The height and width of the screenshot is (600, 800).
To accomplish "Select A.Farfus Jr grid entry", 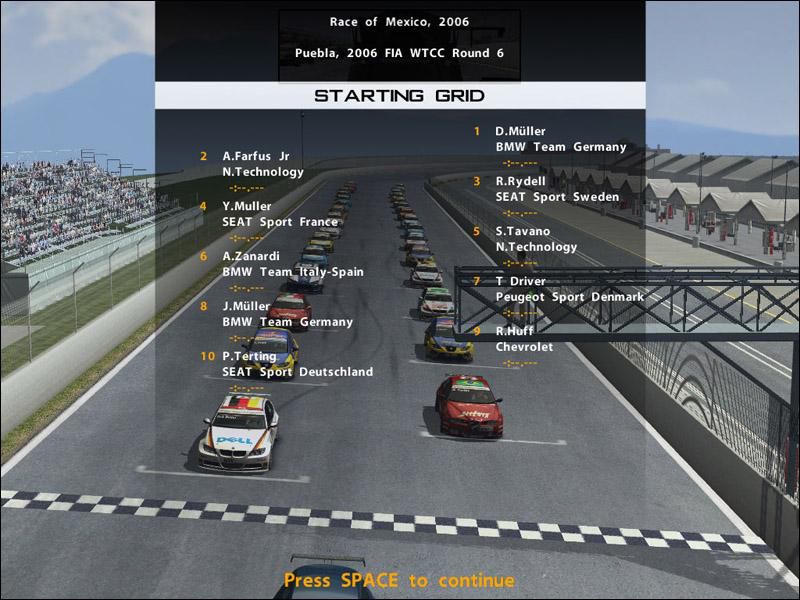I will (x=262, y=164).
